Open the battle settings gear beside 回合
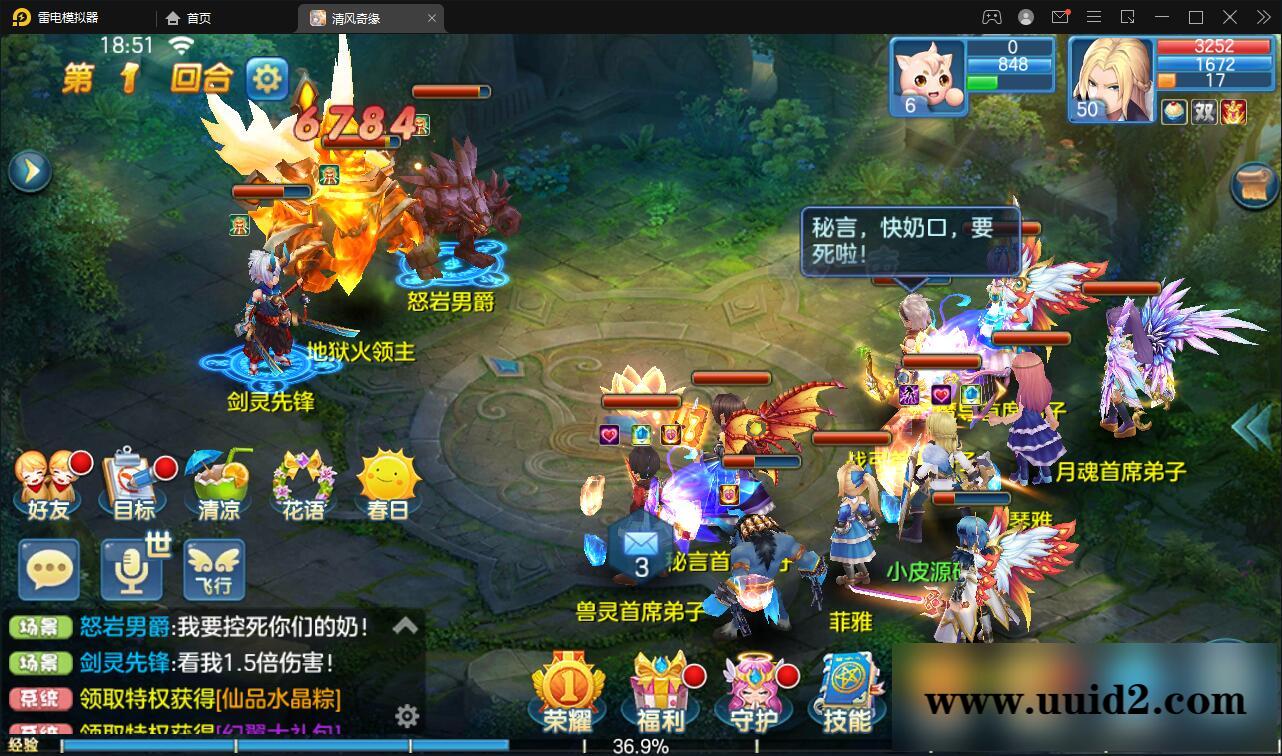The height and width of the screenshot is (756, 1282). pyautogui.click(x=266, y=77)
